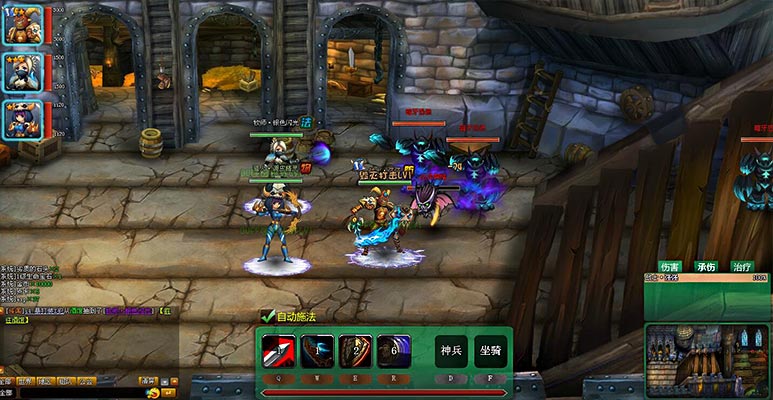The height and width of the screenshot is (400, 773).
Task: Focus the chat text input box
Action: tap(80, 393)
